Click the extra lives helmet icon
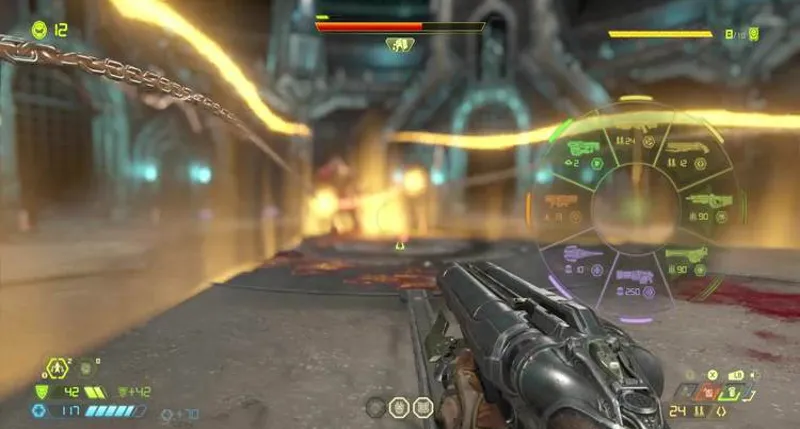The width and height of the screenshot is (800, 429). point(39,29)
